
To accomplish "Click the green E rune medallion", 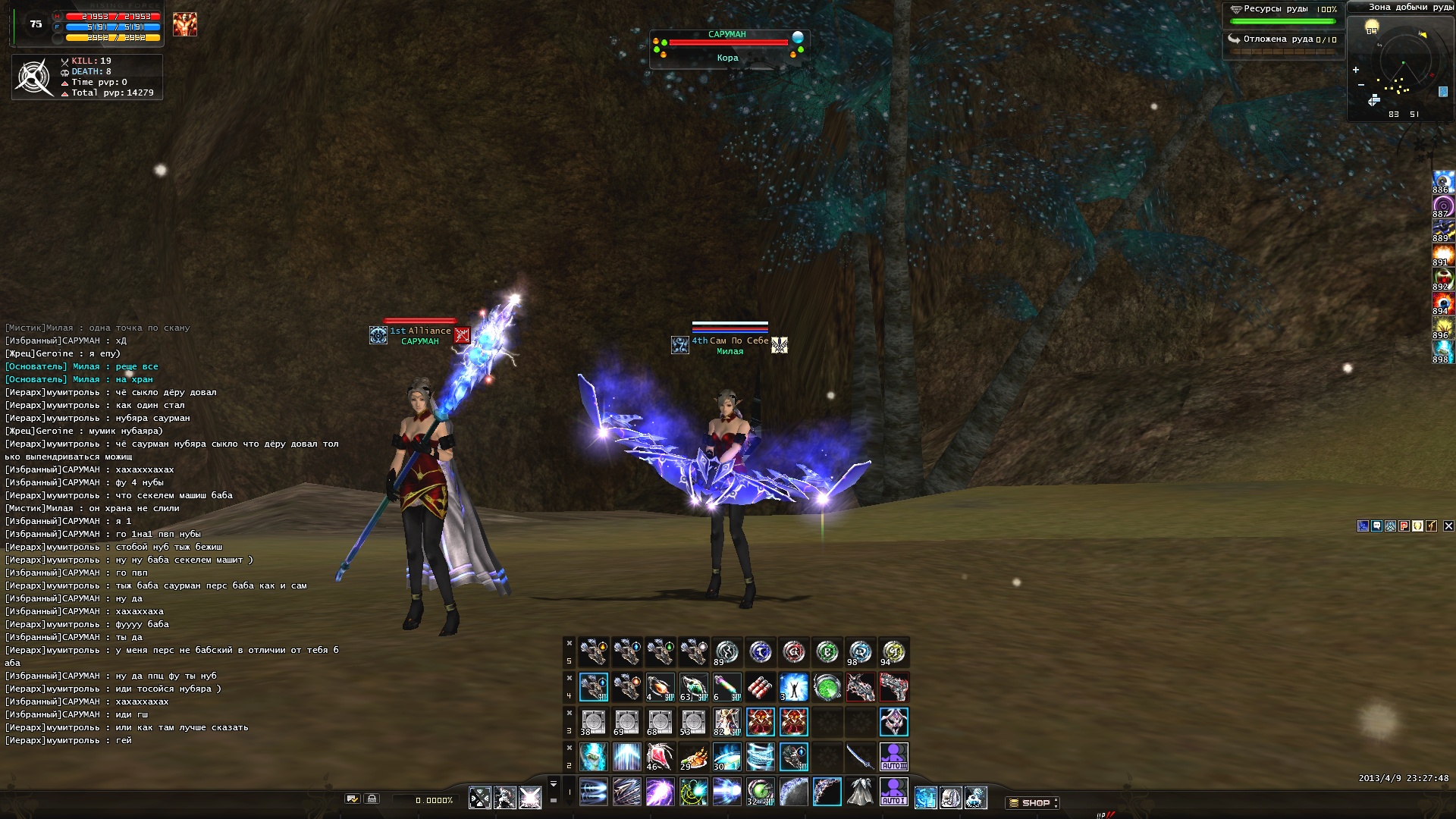I will click(827, 652).
